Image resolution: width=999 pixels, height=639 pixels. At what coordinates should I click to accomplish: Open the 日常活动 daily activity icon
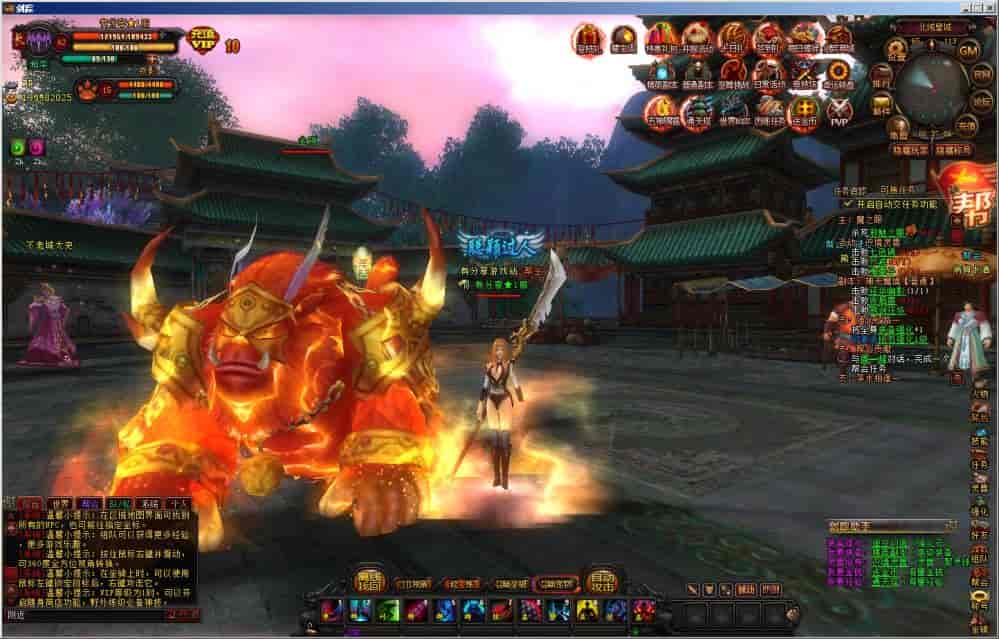[x=770, y=72]
